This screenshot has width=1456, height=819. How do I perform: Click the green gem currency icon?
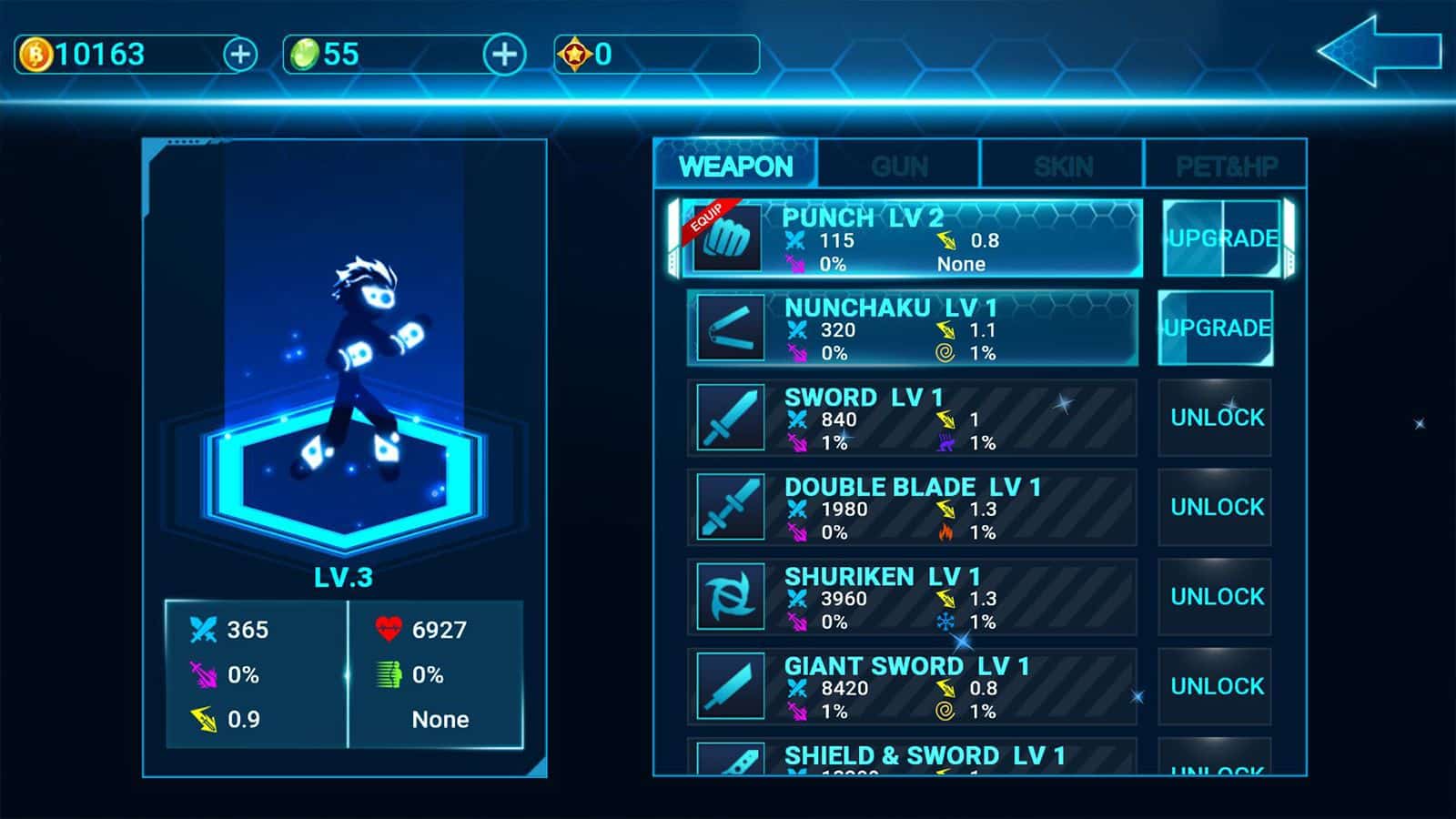click(x=308, y=55)
